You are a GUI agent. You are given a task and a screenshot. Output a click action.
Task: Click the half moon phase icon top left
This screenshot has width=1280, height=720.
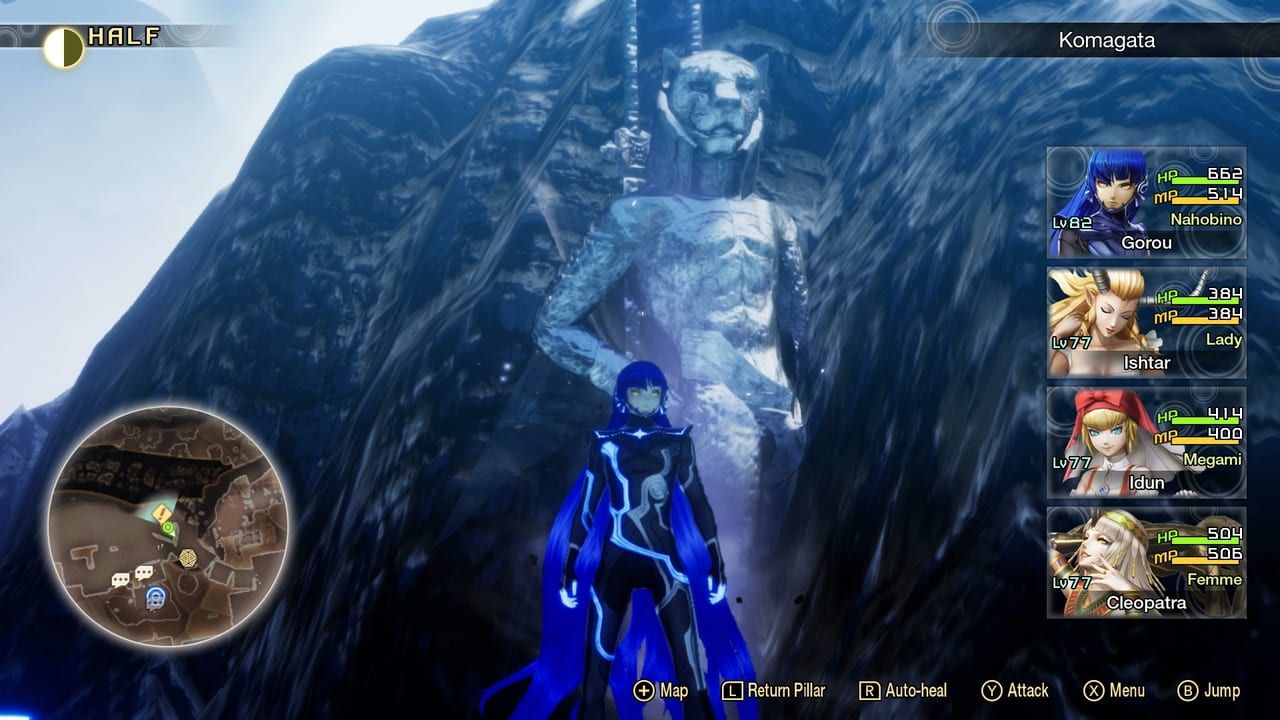point(63,42)
